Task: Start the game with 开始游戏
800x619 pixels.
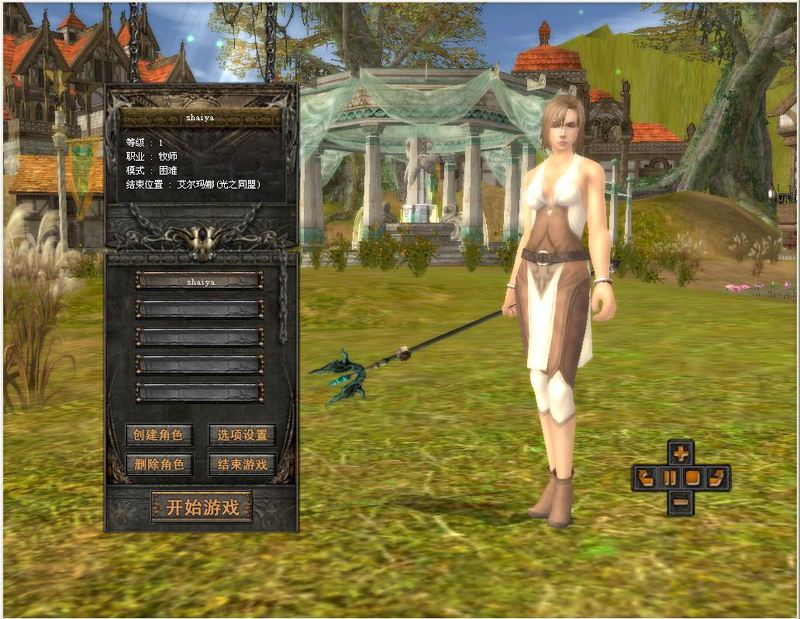Action: tap(201, 507)
